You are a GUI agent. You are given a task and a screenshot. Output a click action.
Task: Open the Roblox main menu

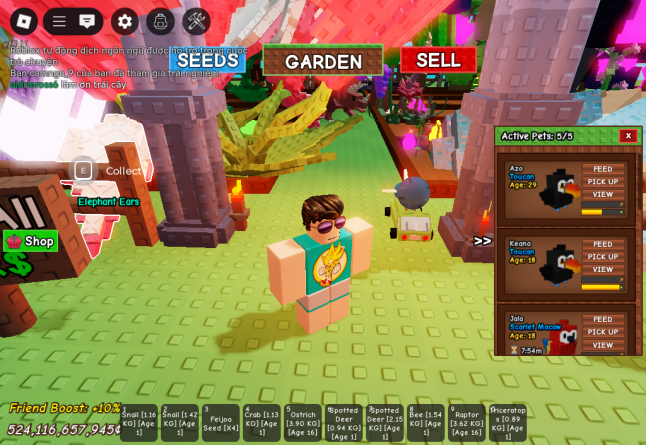click(24, 21)
